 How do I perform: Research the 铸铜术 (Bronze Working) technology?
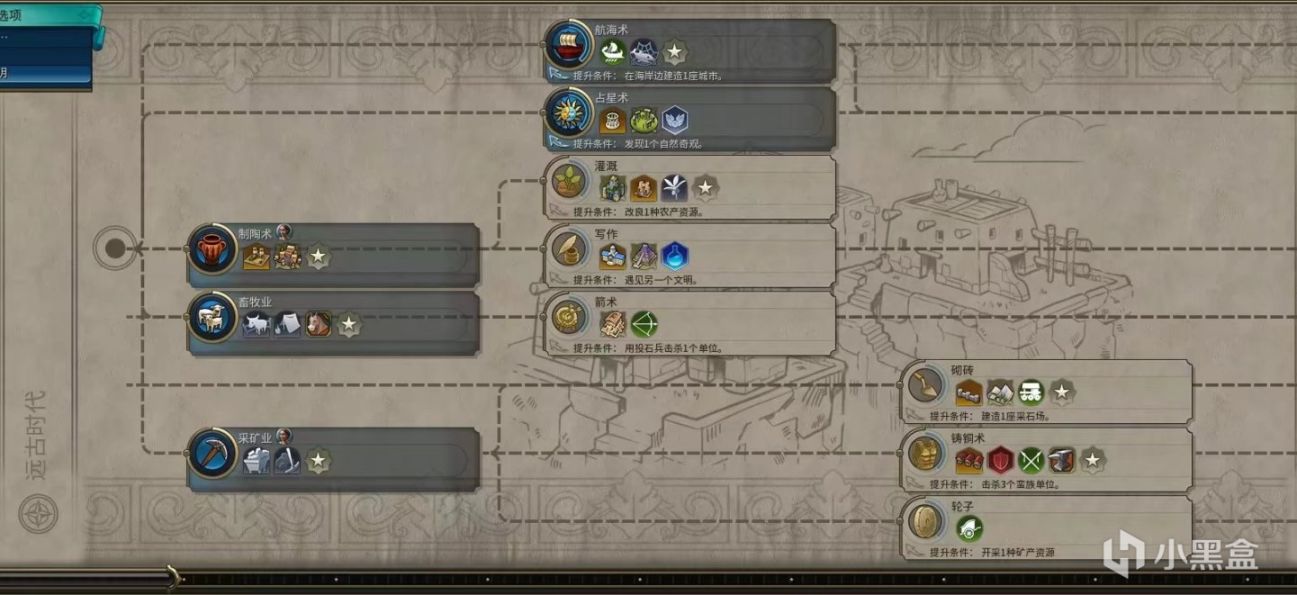point(927,455)
